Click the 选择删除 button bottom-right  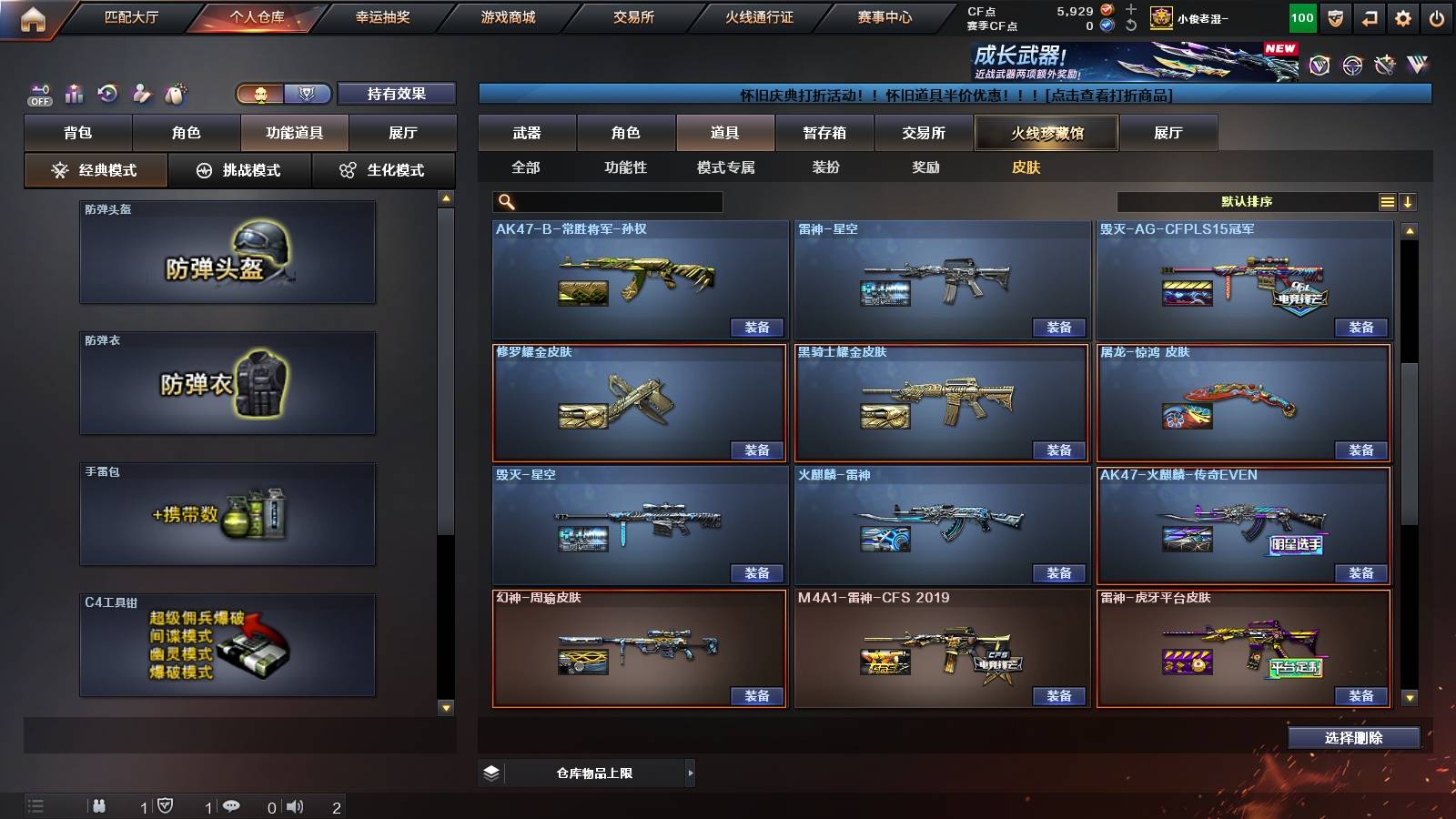coord(1353,738)
